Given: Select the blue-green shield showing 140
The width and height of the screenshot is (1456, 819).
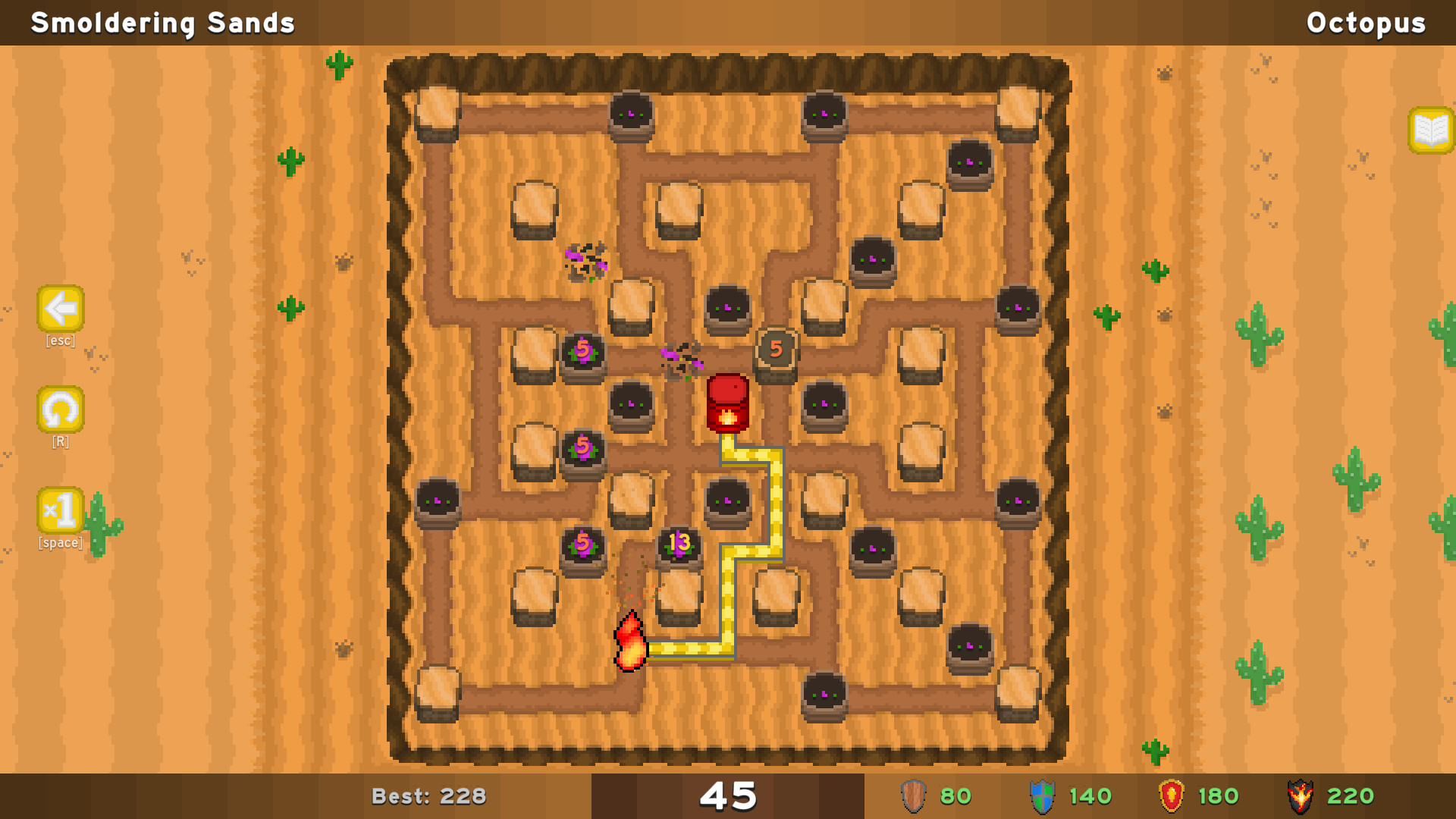Looking at the screenshot, I should coord(1042,795).
